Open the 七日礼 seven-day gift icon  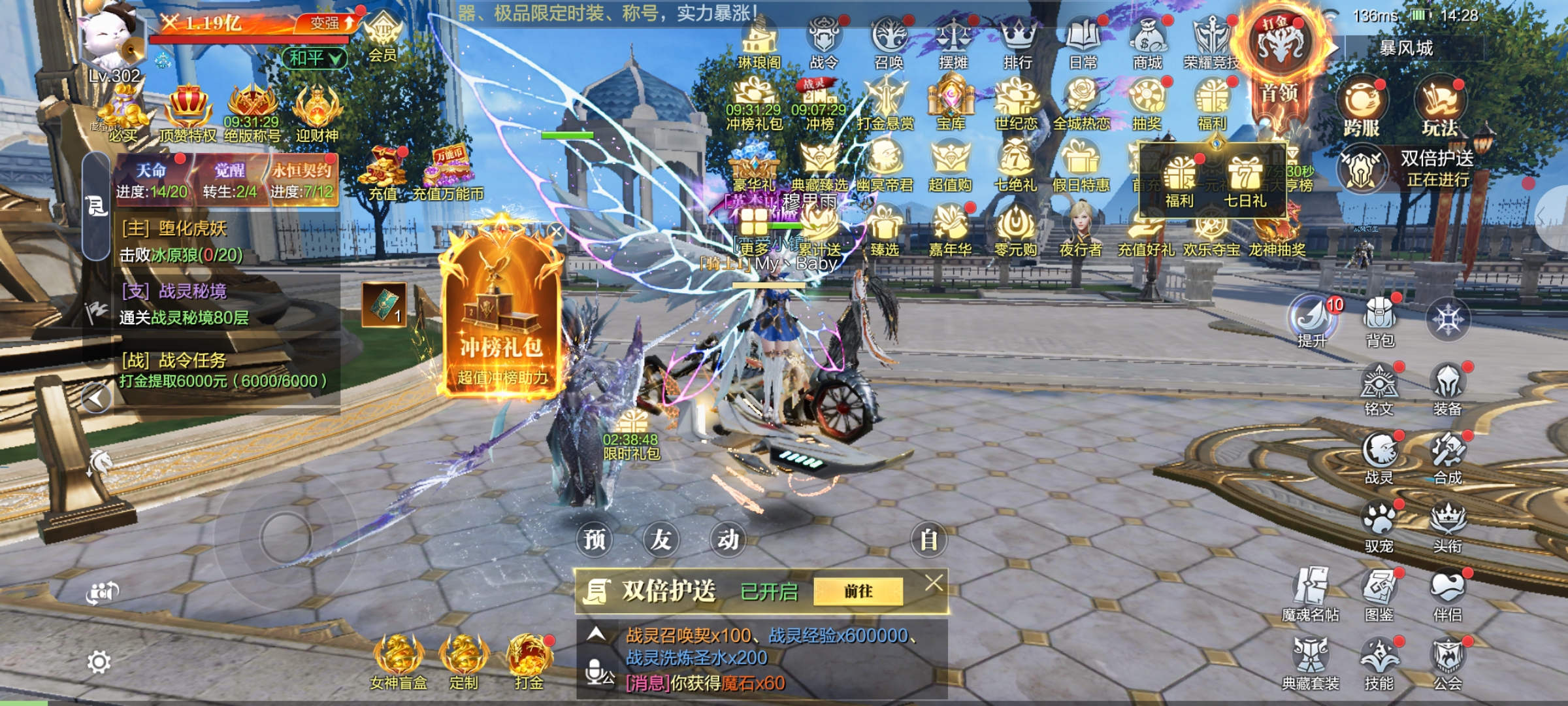(x=1245, y=182)
